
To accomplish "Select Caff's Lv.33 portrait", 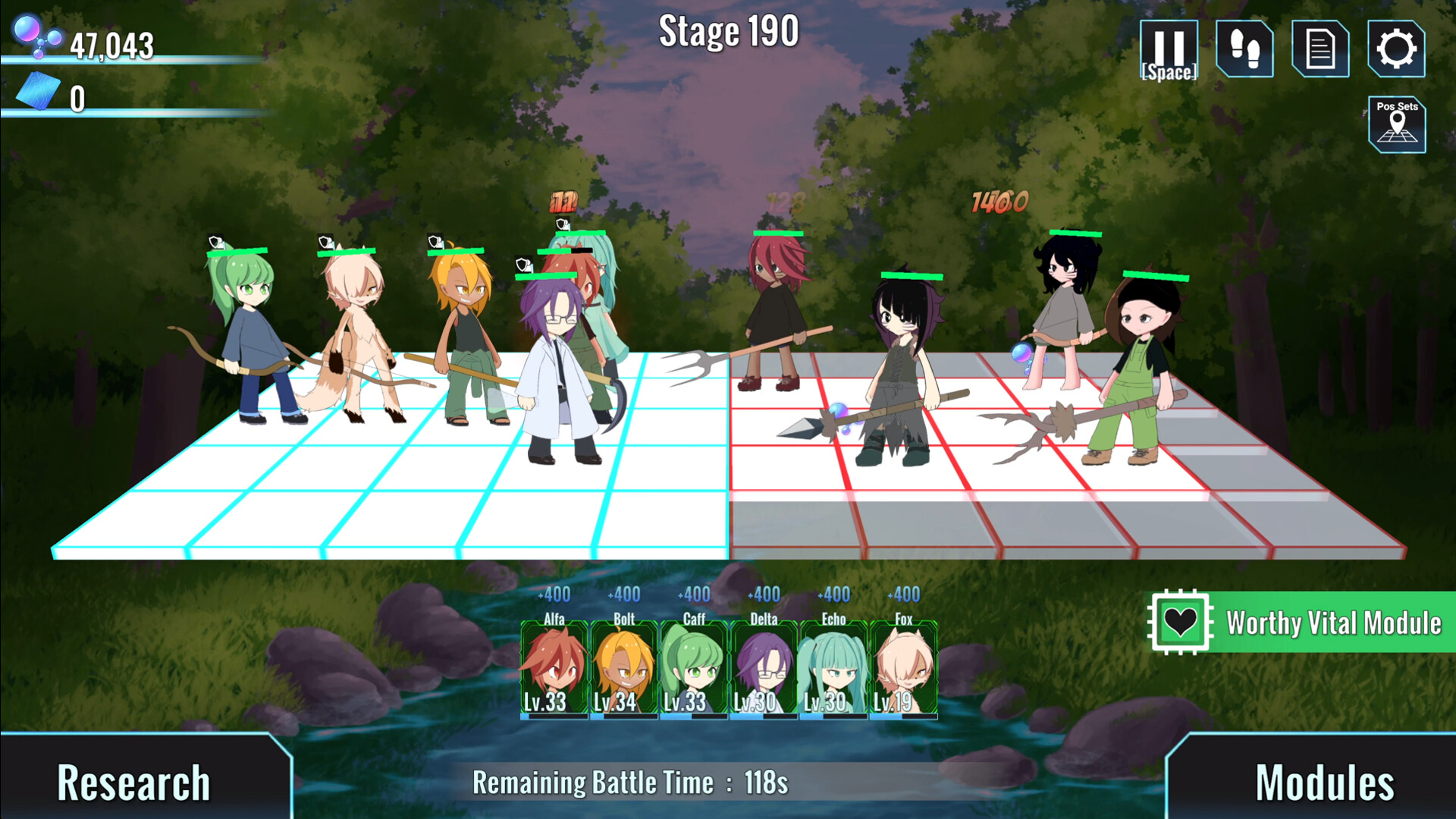I will point(693,667).
